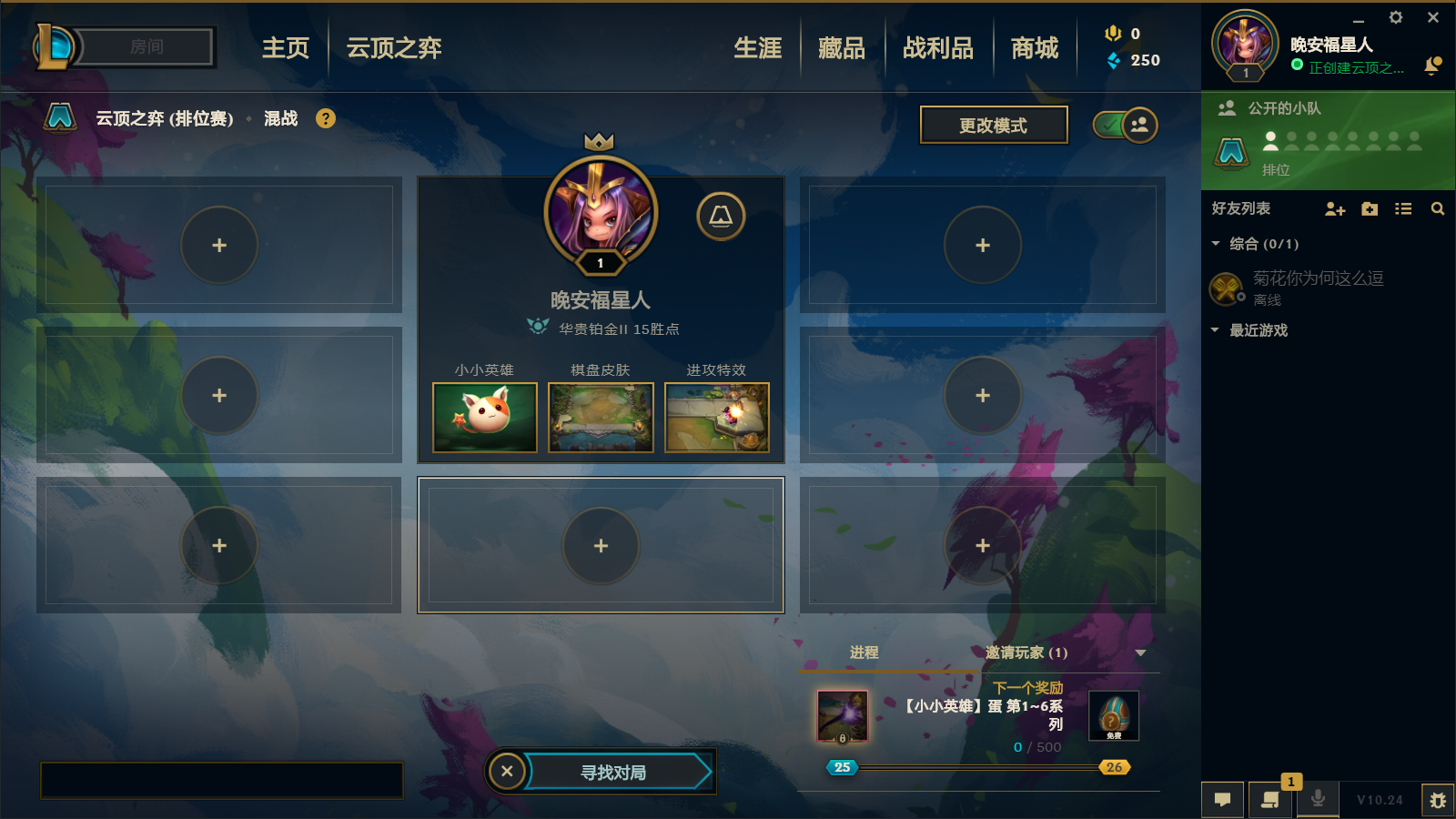Select the little legend egg progress bar

point(978,767)
